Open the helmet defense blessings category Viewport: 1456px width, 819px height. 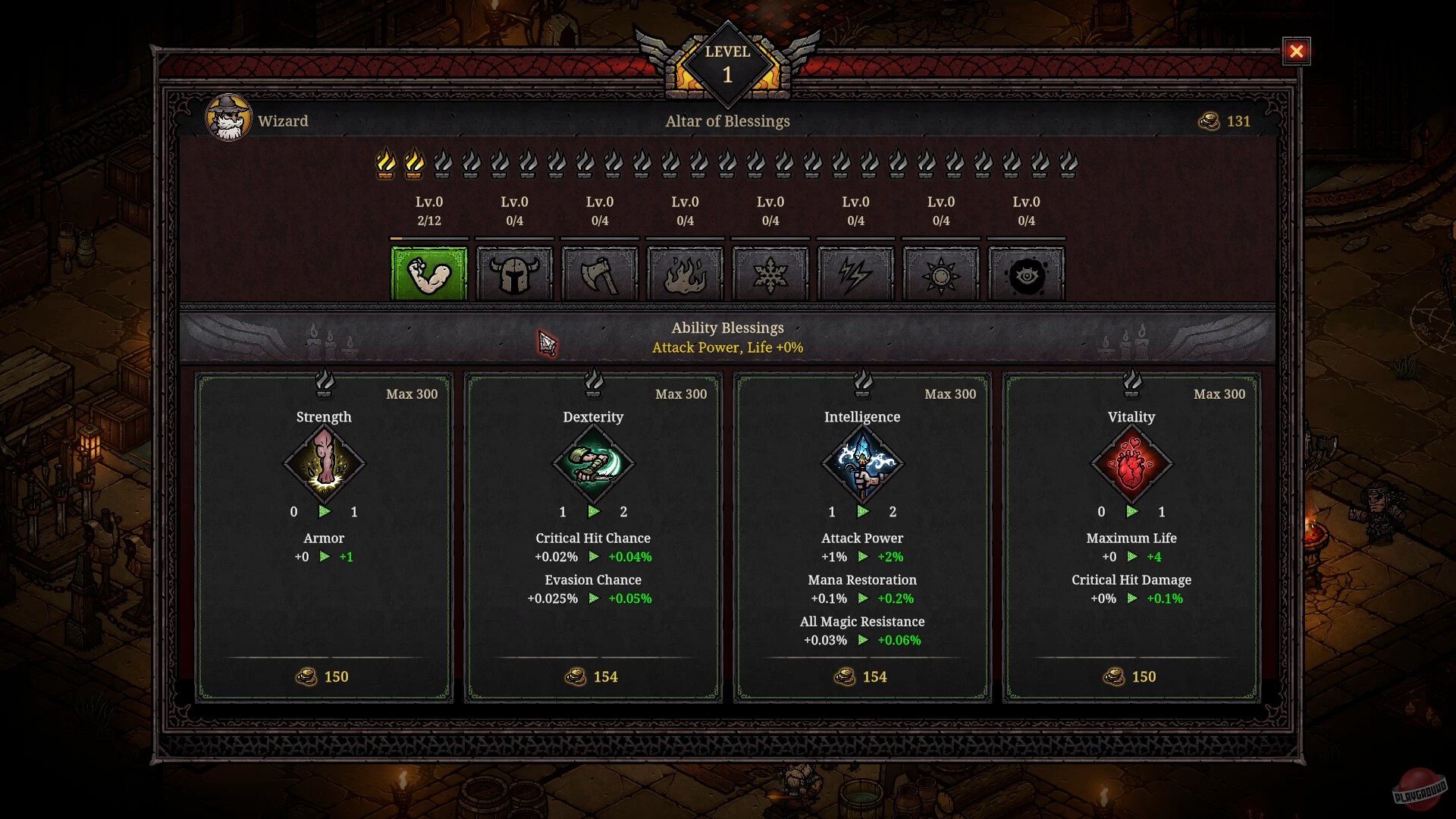pyautogui.click(x=514, y=275)
